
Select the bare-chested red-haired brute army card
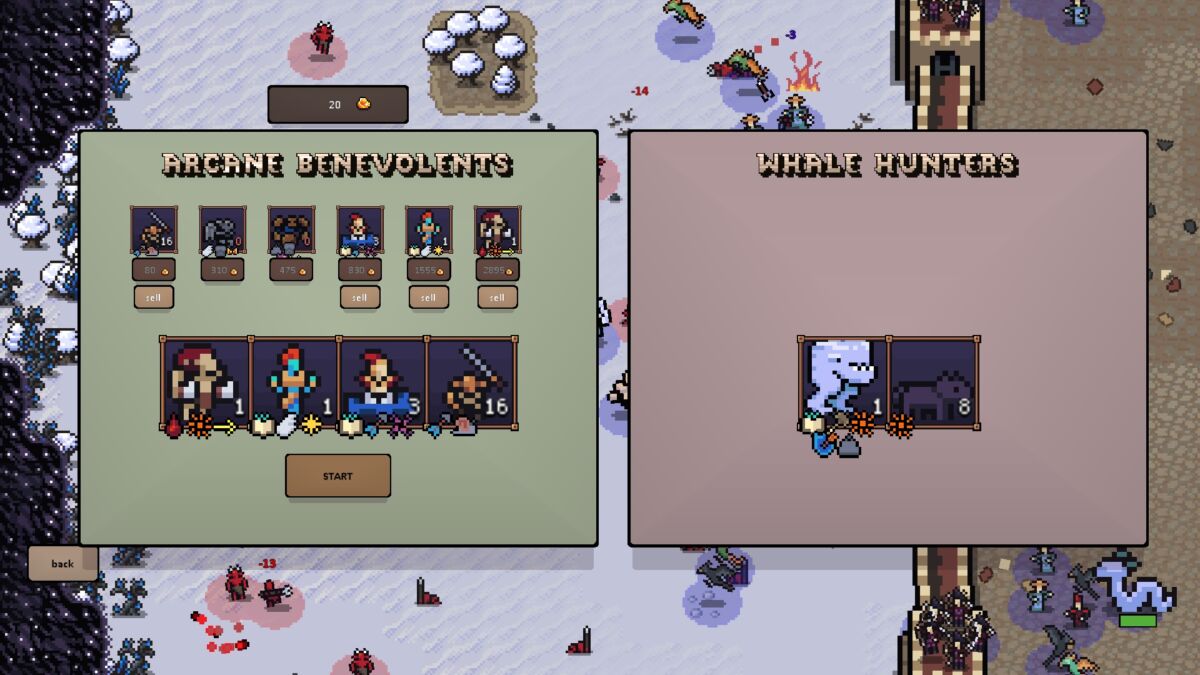206,384
